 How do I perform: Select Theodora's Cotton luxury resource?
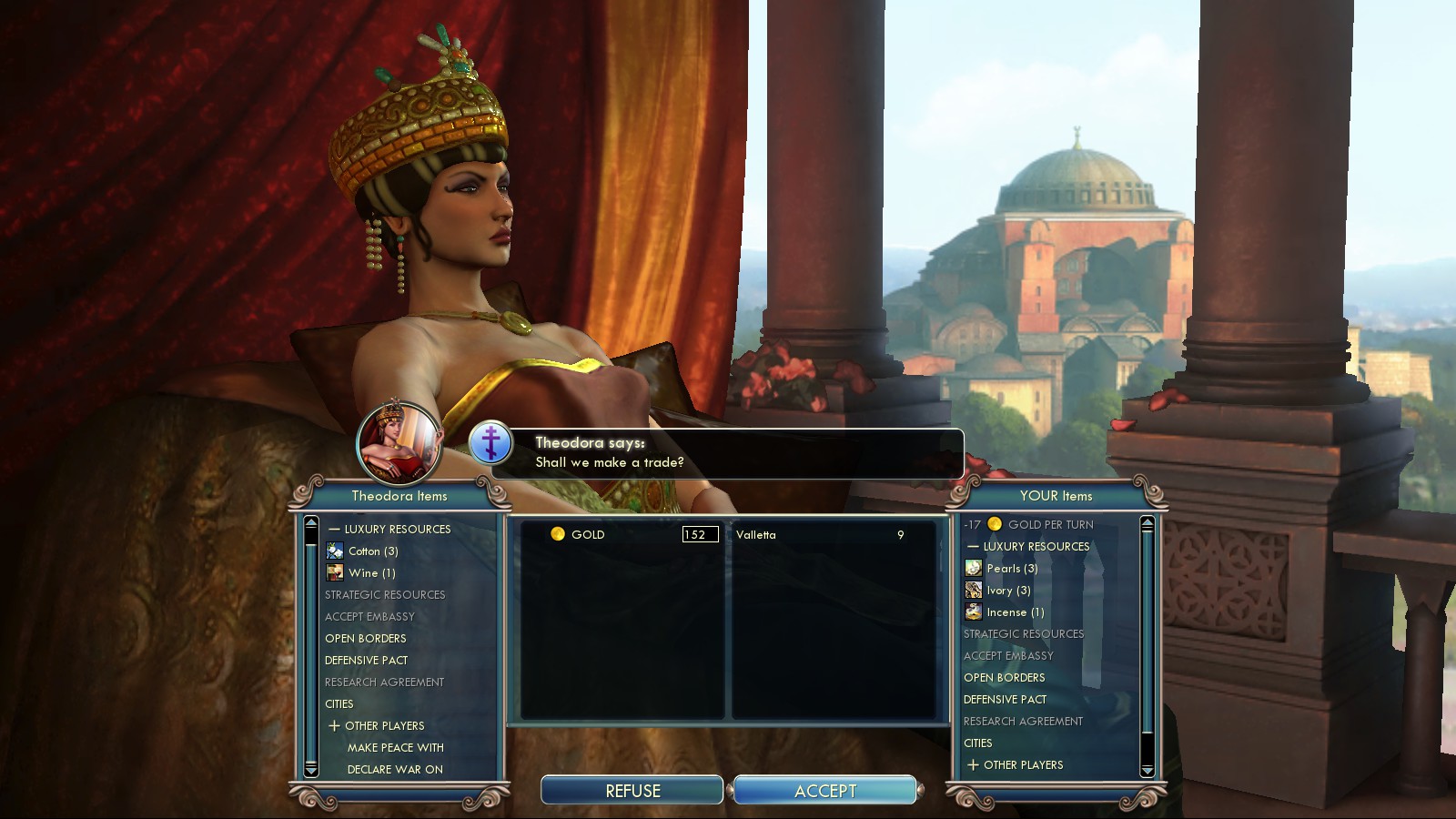[x=372, y=551]
